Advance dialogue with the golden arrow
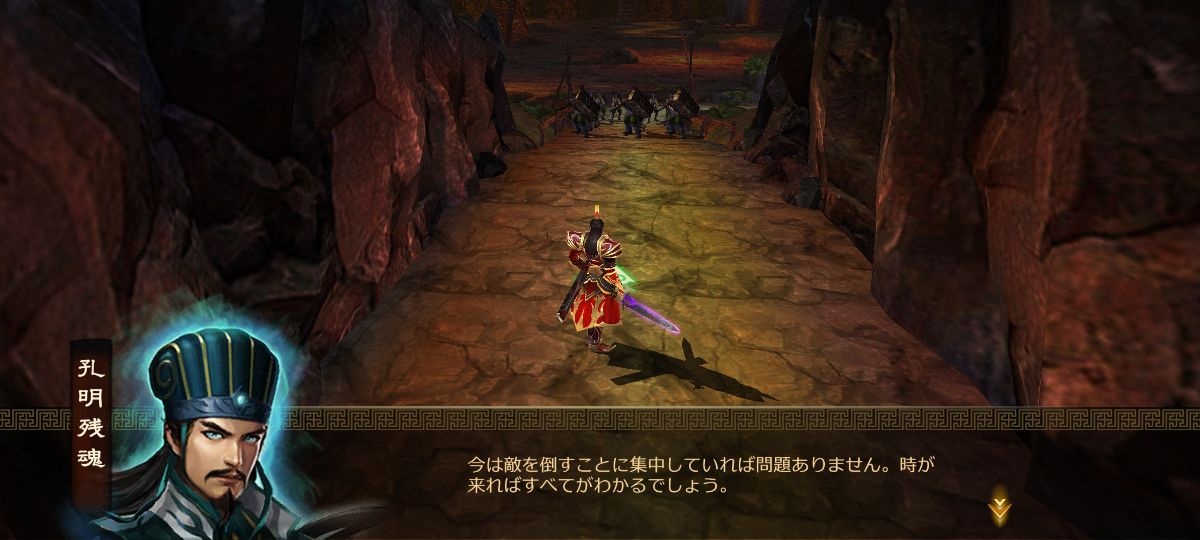1200x540 pixels. click(x=999, y=507)
